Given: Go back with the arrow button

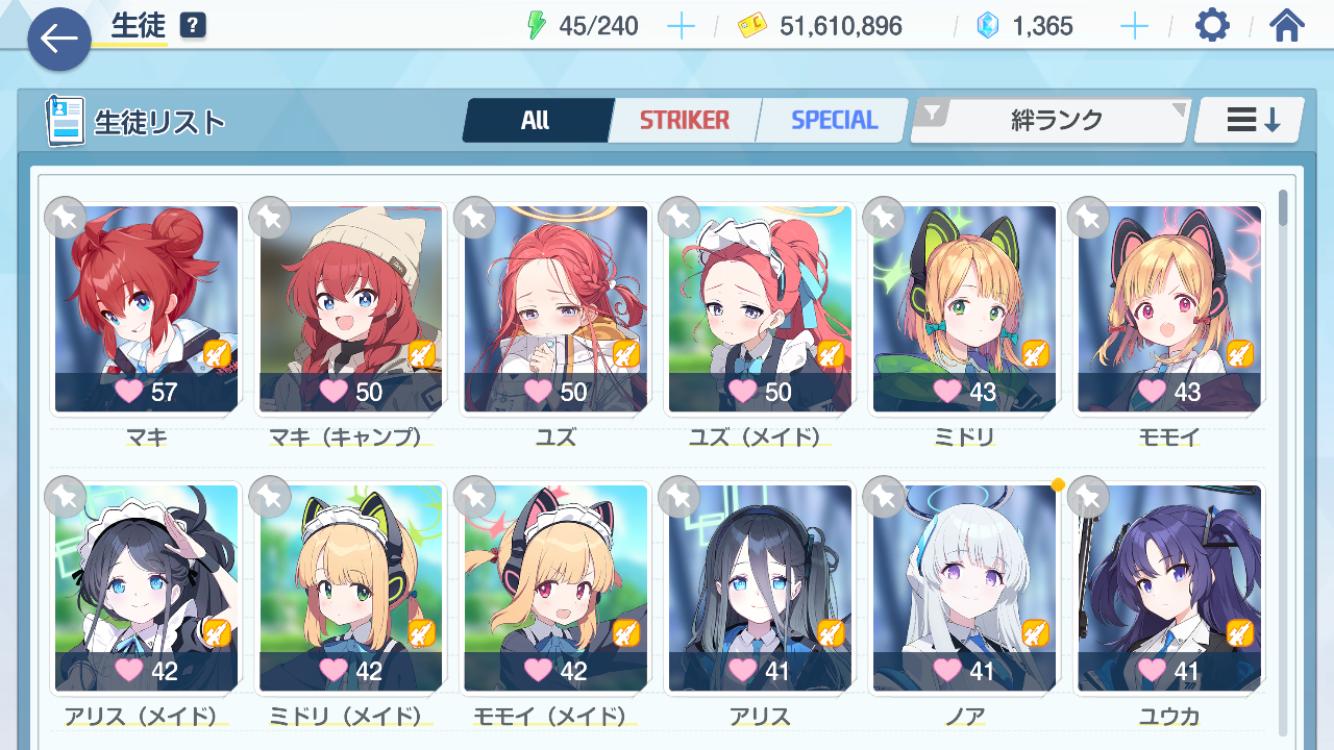Looking at the screenshot, I should (x=59, y=40).
